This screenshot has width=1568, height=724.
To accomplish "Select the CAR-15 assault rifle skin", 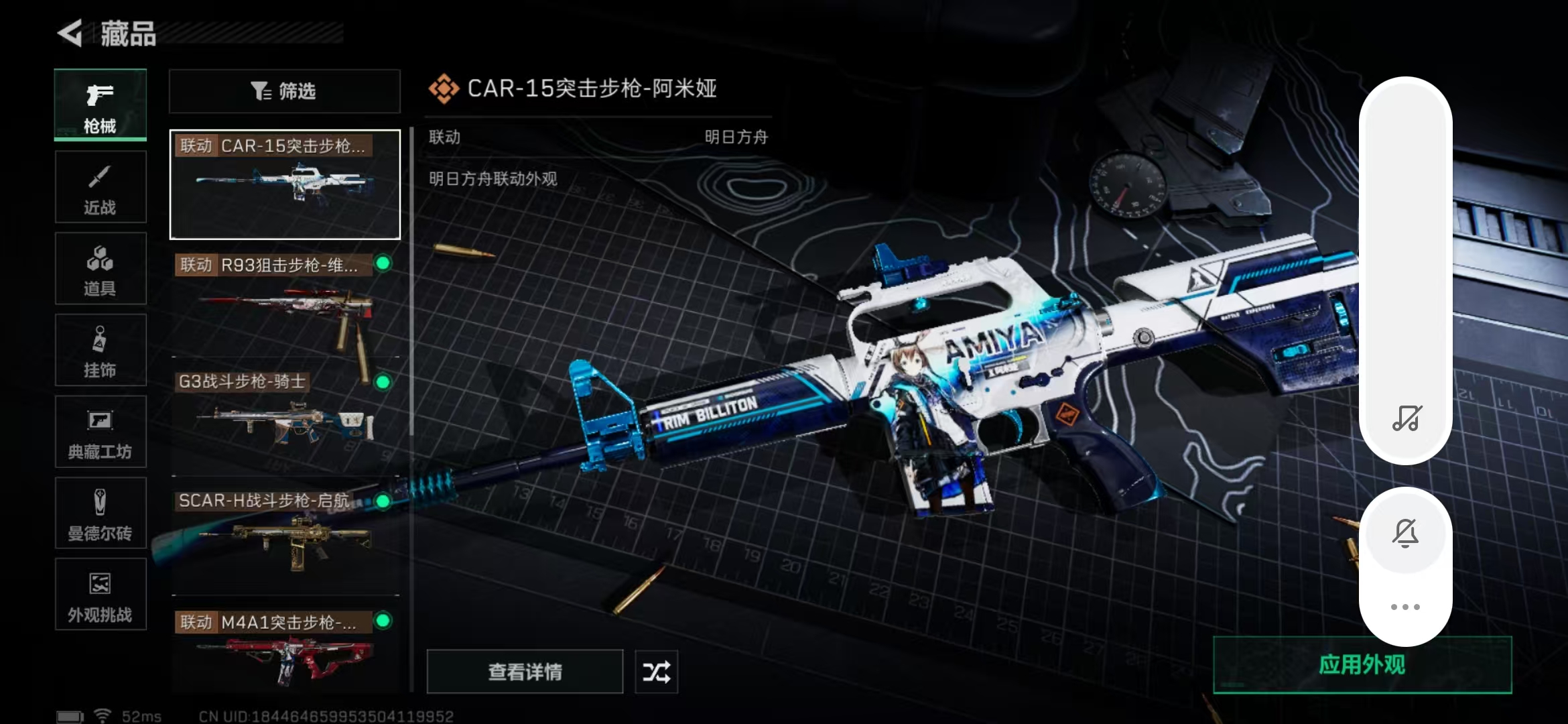I will pyautogui.click(x=285, y=185).
